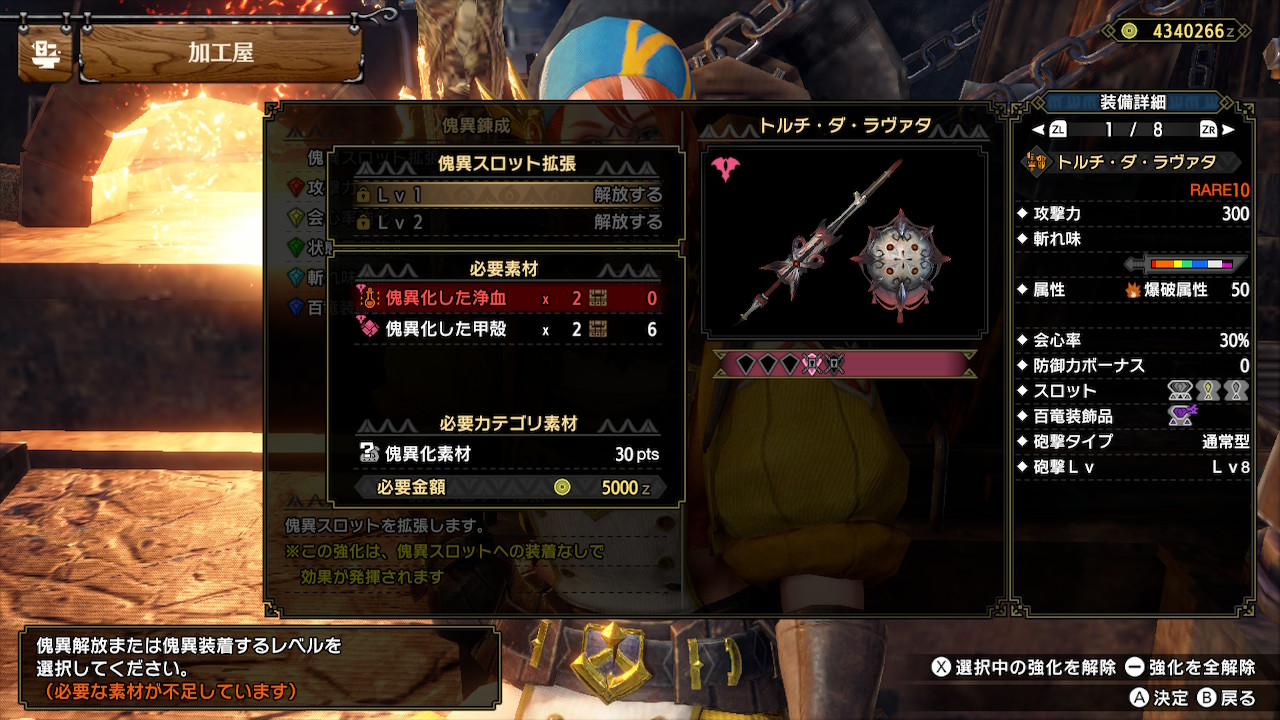Select the Lv2 slot expansion row
This screenshot has width=1280, height=720.
(x=508, y=222)
